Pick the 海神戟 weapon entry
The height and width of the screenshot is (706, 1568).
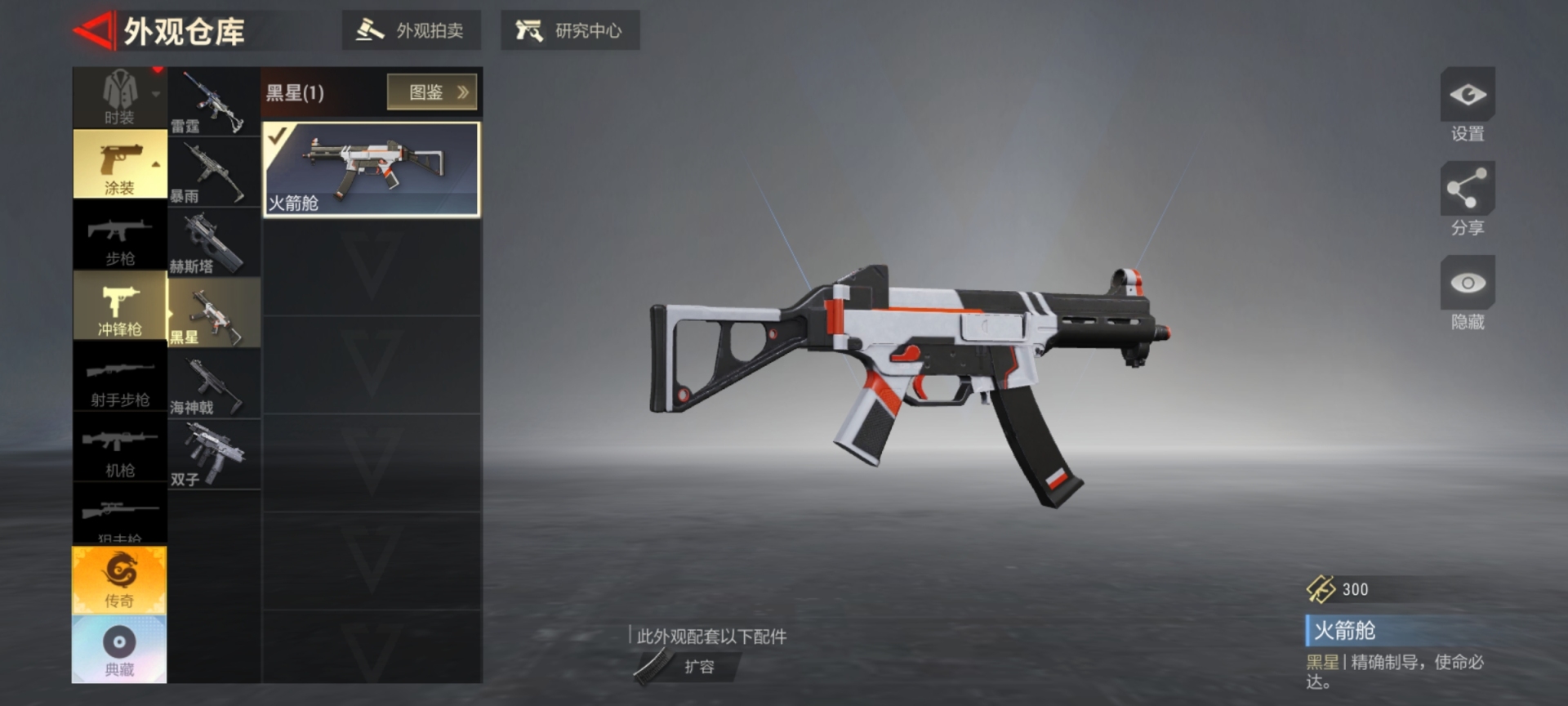coord(214,384)
